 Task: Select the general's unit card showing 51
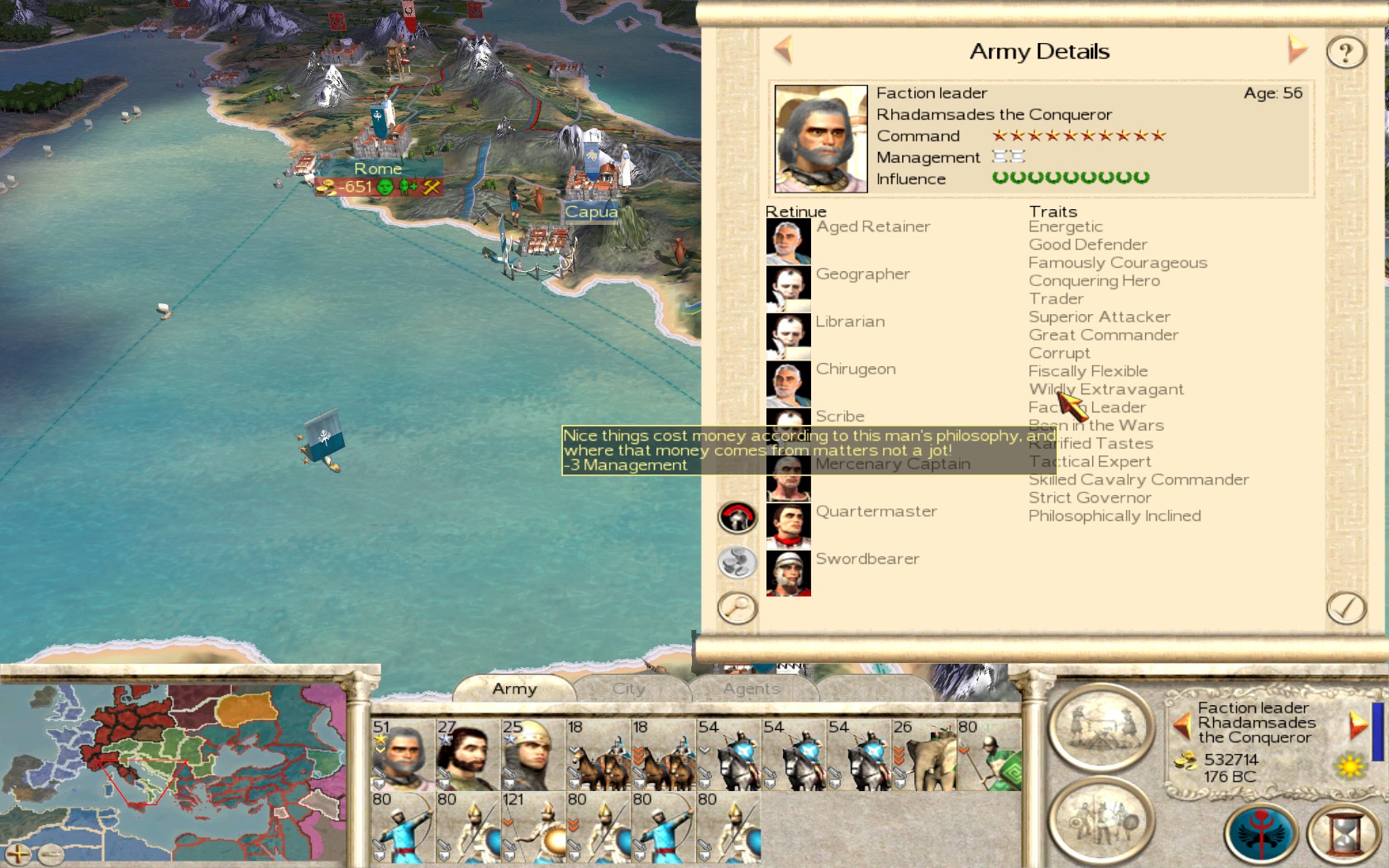[x=403, y=754]
